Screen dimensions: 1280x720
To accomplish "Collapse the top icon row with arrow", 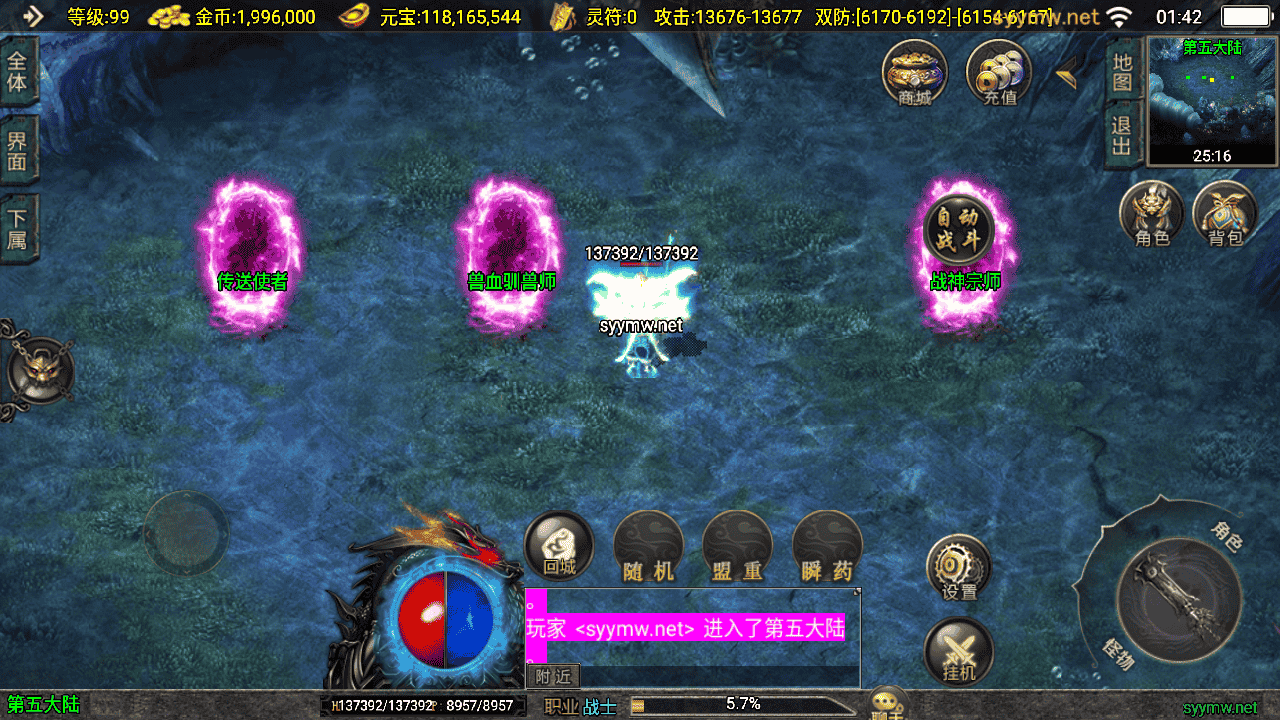I will [x=1066, y=71].
